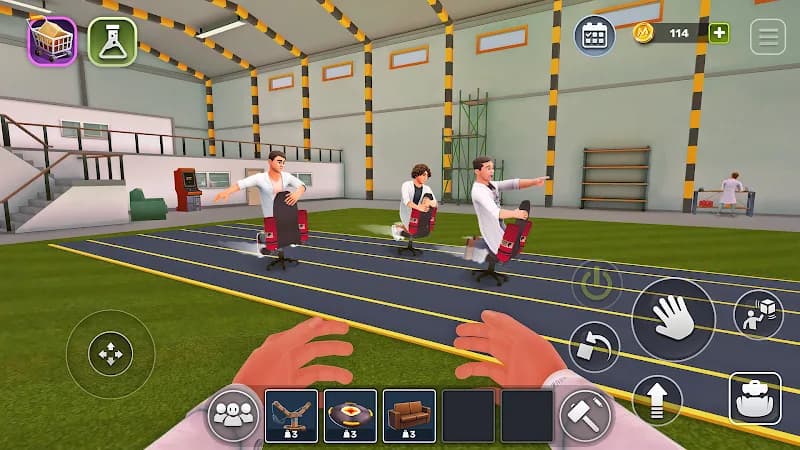Open the shopping cart store
The height and width of the screenshot is (450, 800).
click(x=52, y=41)
